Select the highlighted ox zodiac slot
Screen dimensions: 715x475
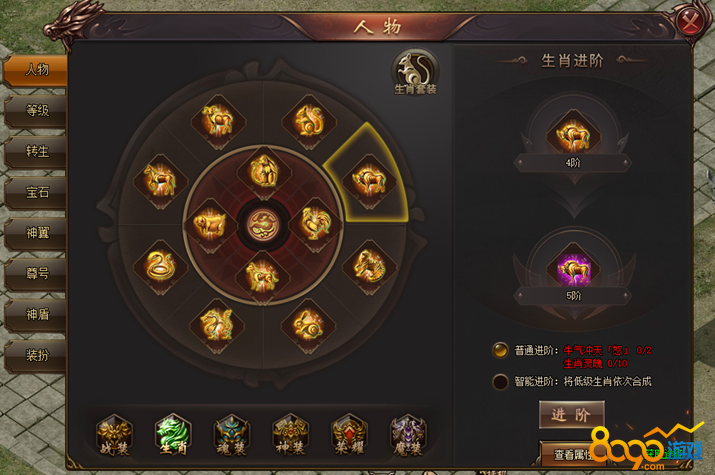pyautogui.click(x=363, y=180)
